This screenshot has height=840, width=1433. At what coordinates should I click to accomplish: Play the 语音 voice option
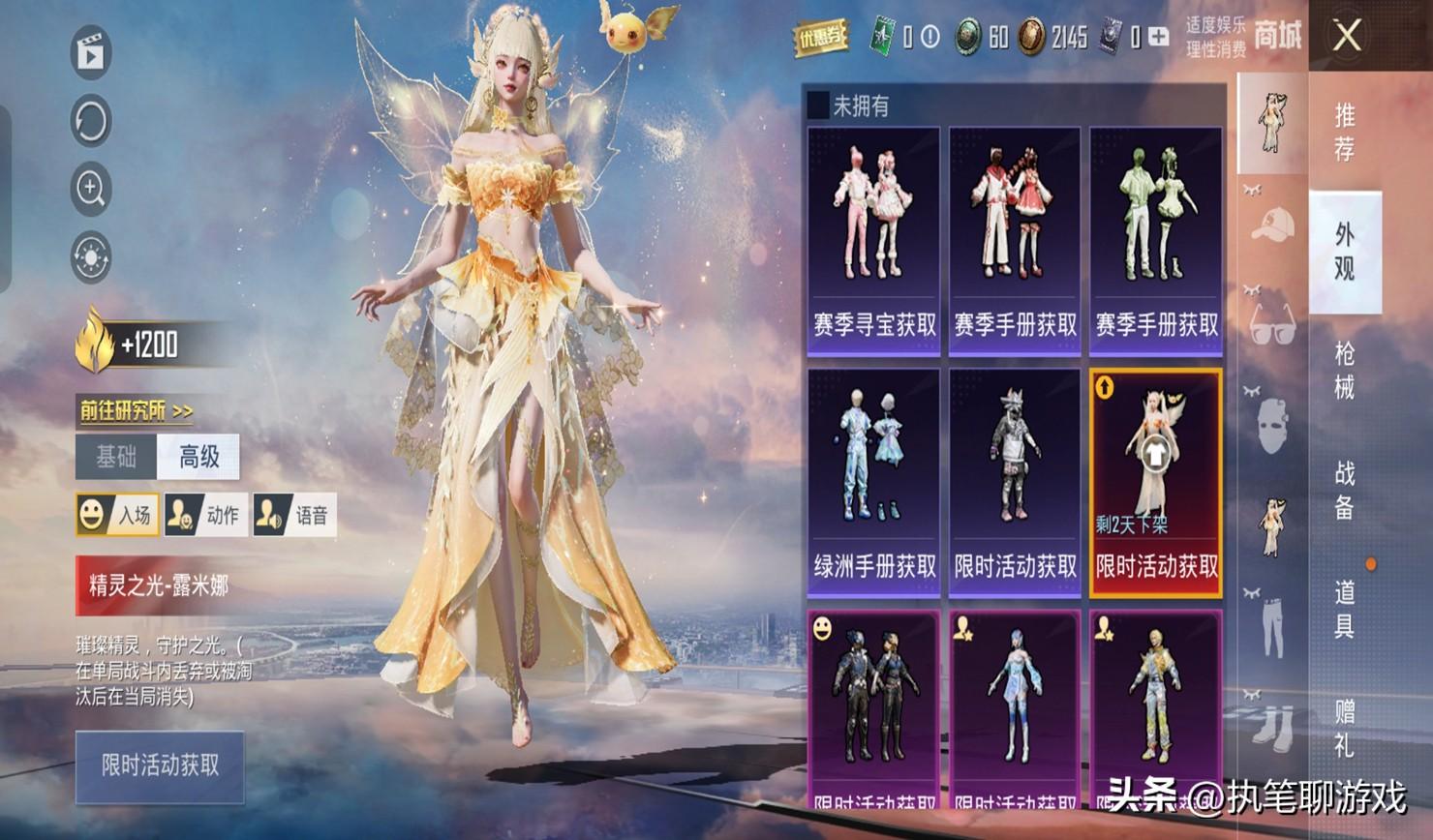[x=294, y=515]
